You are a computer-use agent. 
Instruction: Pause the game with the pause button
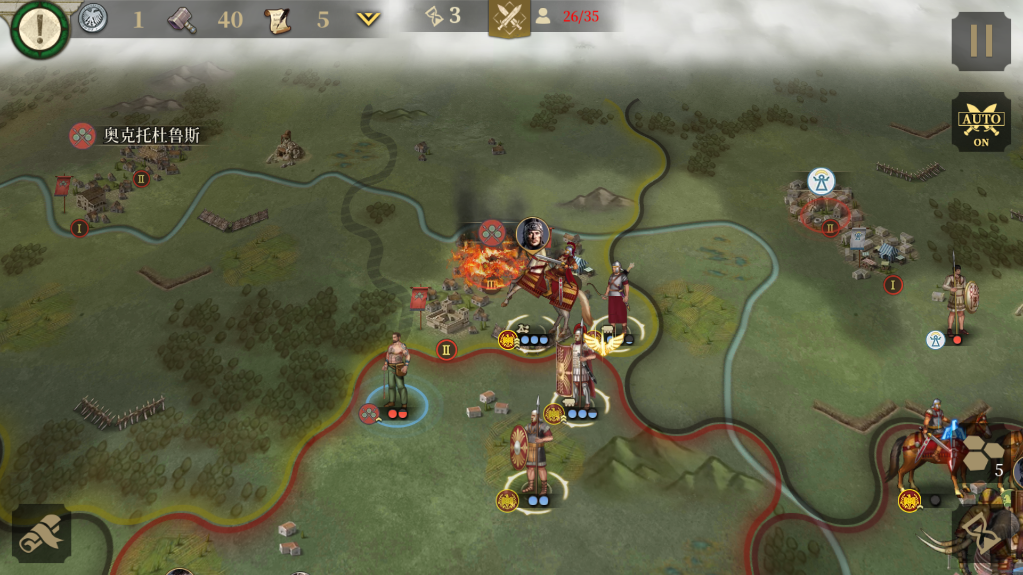(x=980, y=41)
